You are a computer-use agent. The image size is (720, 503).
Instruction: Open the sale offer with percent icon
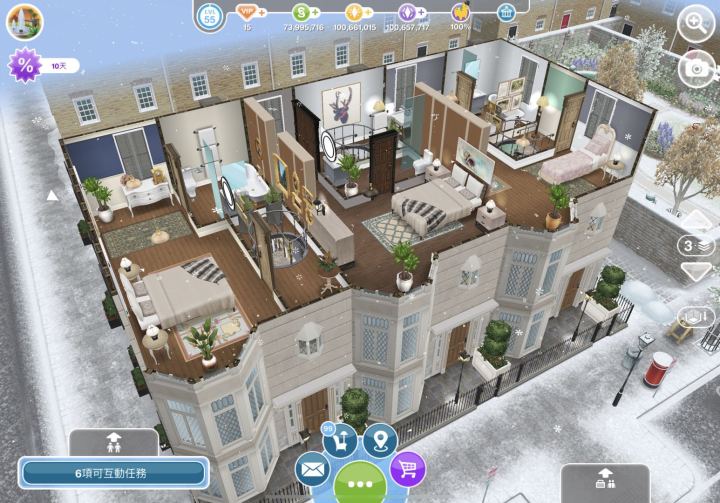(x=24, y=66)
